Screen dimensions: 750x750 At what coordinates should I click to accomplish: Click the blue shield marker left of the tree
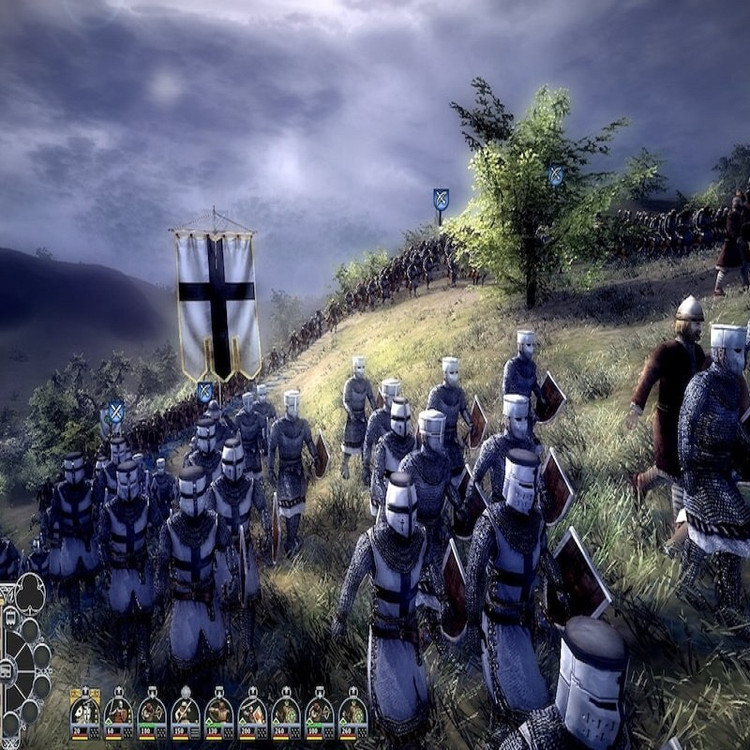point(441,199)
